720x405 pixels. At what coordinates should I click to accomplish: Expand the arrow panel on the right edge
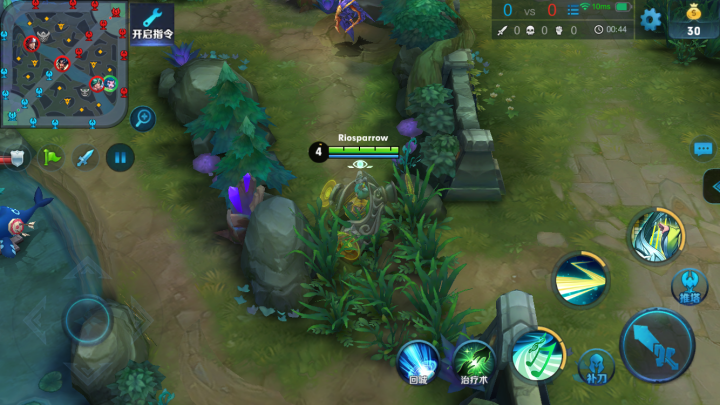pyautogui.click(x=713, y=186)
